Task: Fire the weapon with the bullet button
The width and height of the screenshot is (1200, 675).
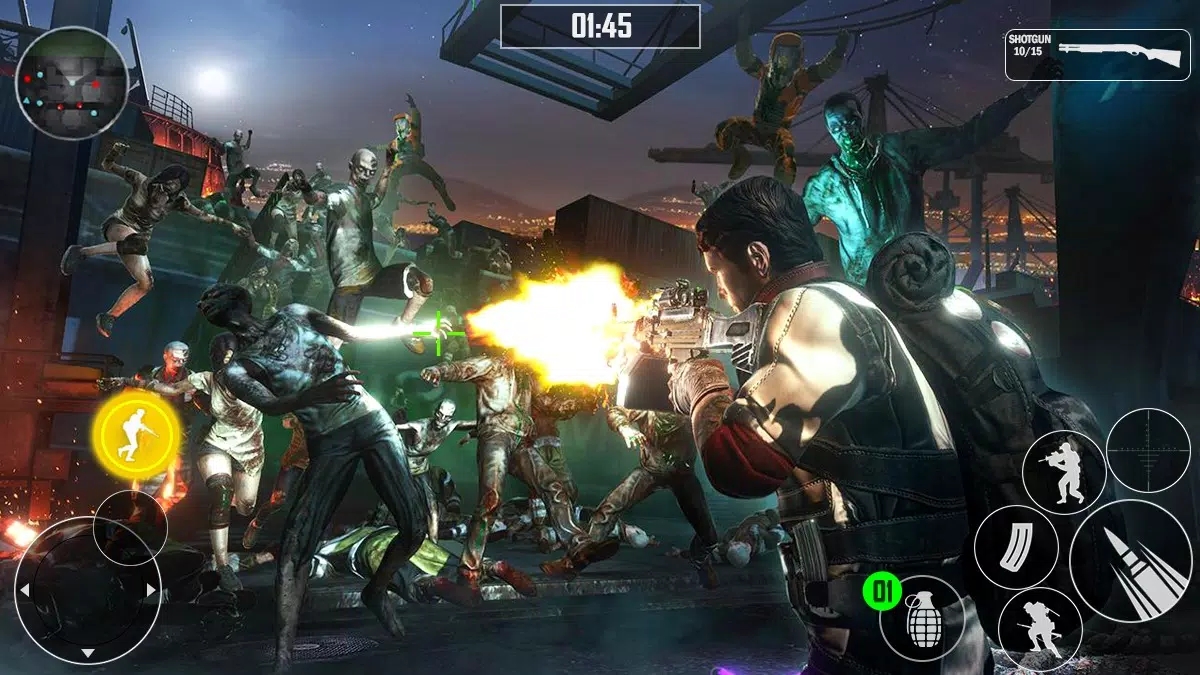Action: point(1130,562)
